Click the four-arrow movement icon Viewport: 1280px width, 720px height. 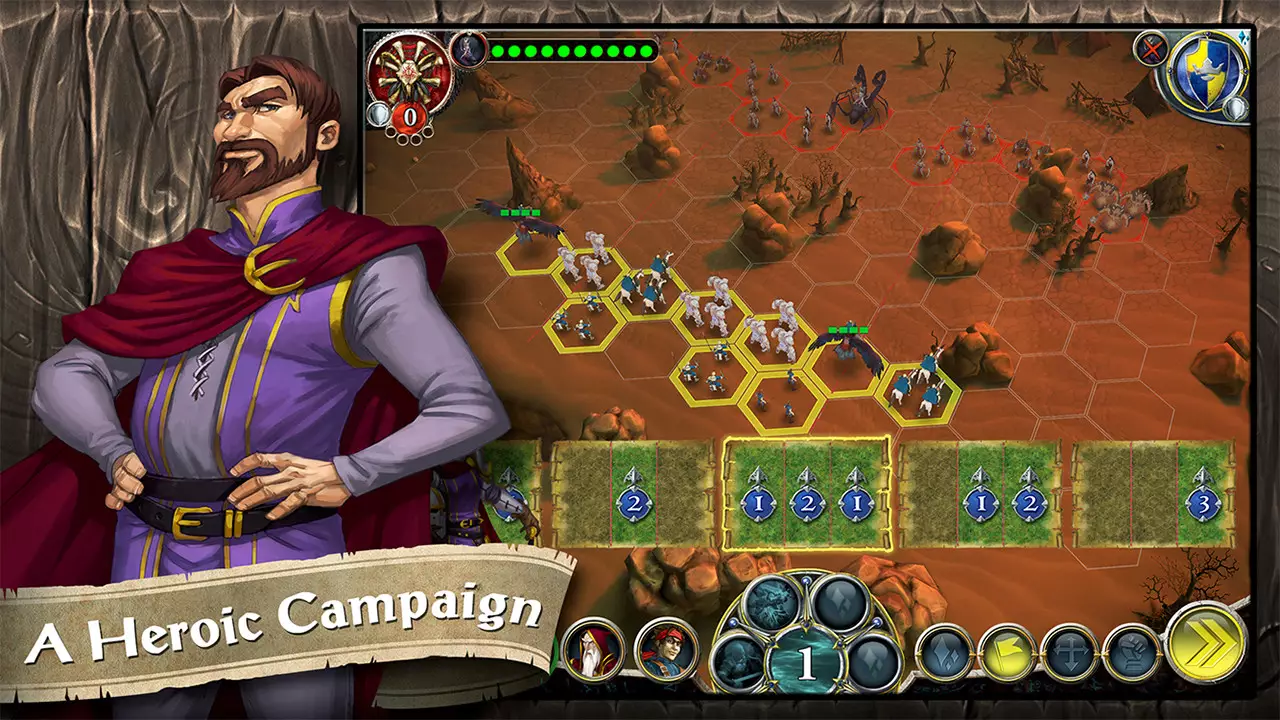click(x=1069, y=650)
